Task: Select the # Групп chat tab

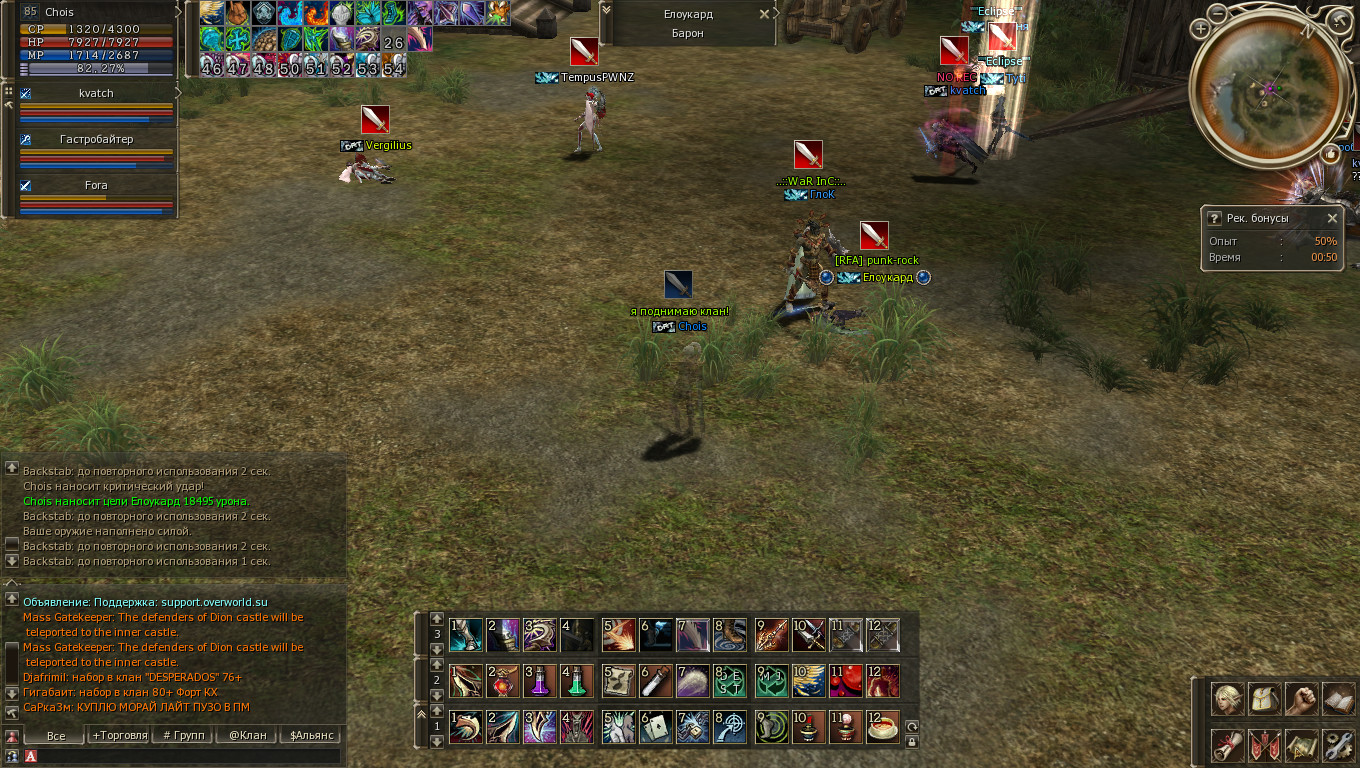Action: pyautogui.click(x=183, y=736)
